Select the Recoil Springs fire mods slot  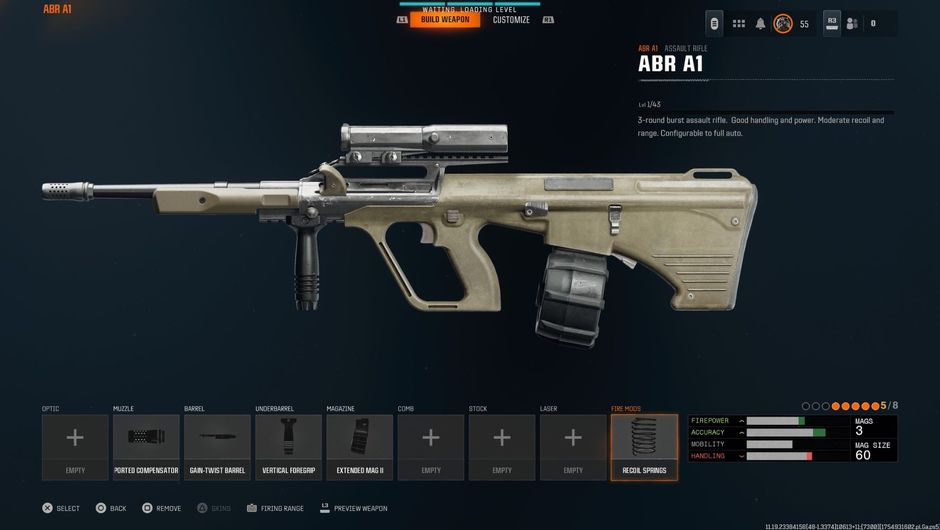[644, 447]
